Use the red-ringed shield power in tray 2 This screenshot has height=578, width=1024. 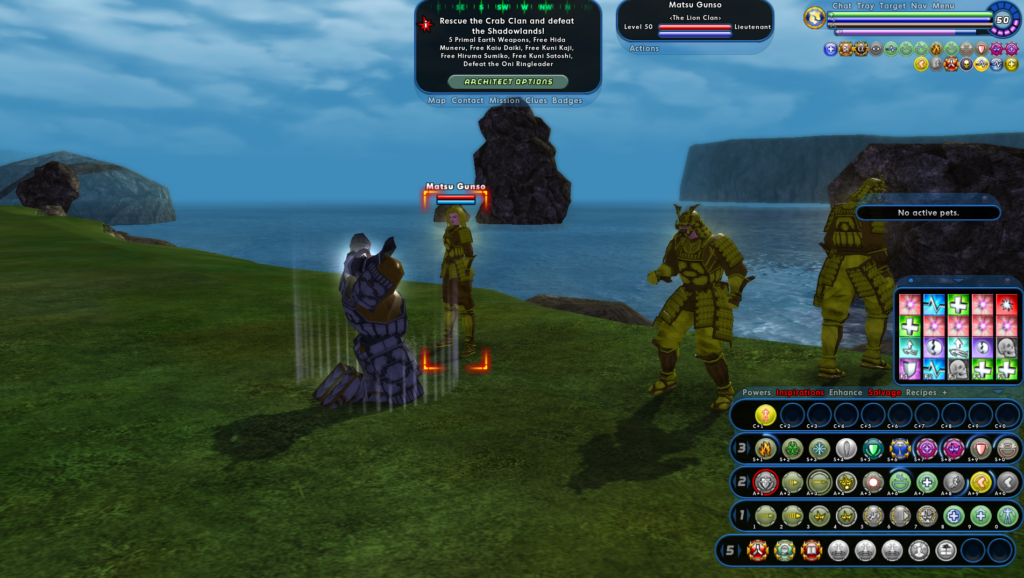(x=766, y=482)
